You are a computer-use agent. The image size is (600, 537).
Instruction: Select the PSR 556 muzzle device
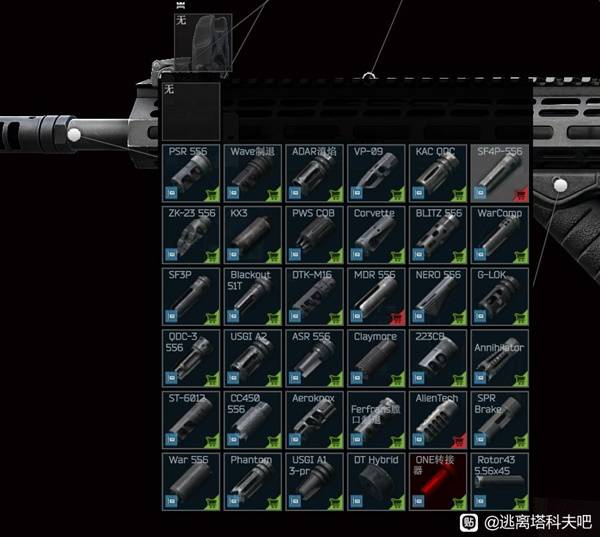coord(190,172)
